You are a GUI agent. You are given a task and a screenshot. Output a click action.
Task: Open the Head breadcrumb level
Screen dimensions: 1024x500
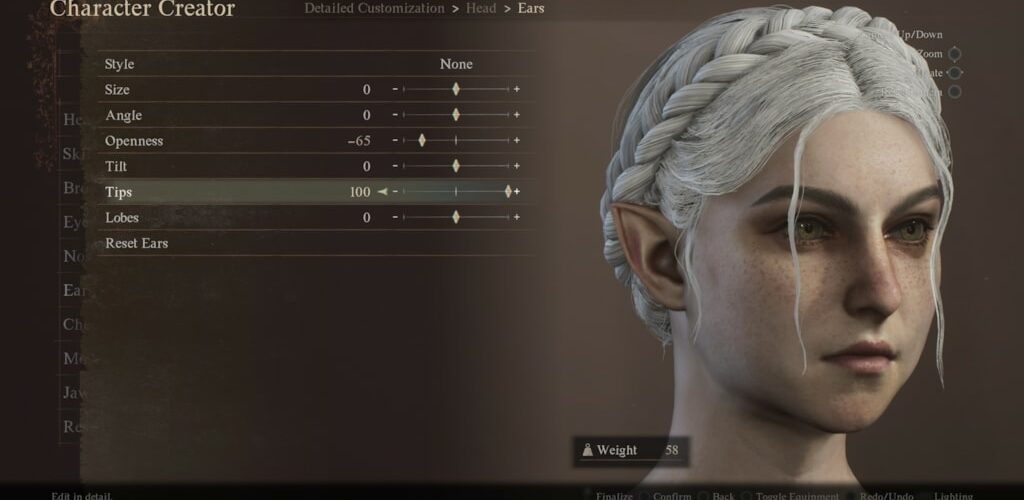pyautogui.click(x=480, y=9)
